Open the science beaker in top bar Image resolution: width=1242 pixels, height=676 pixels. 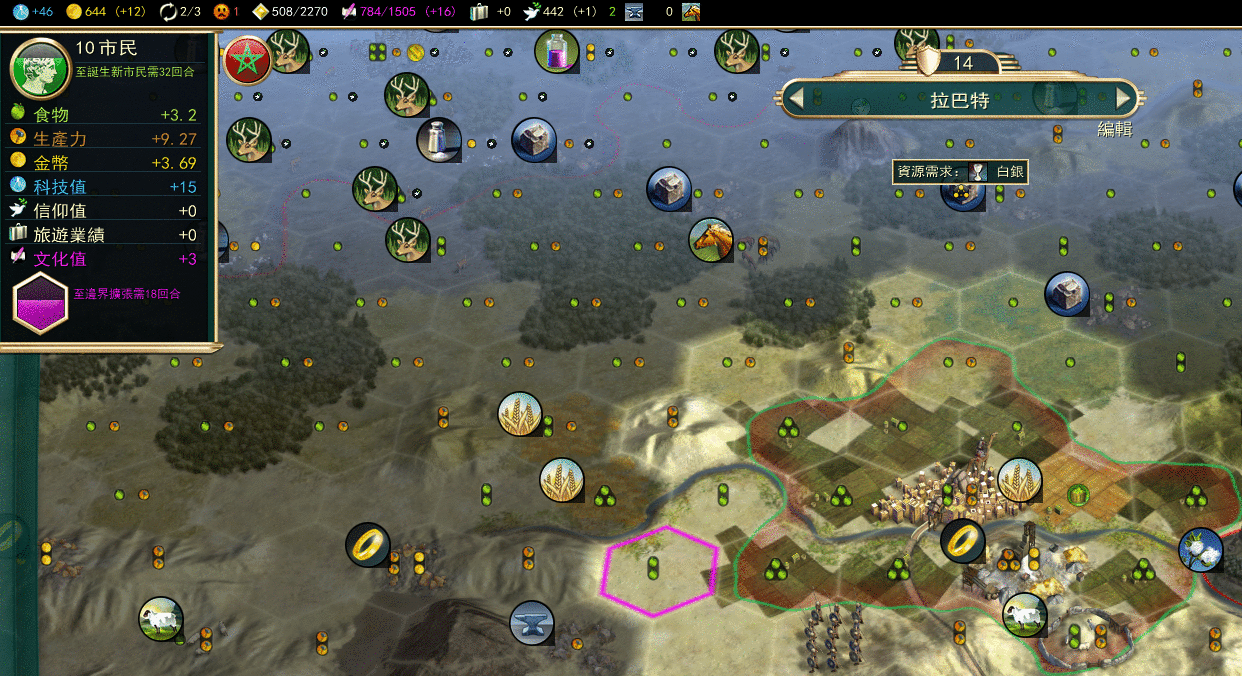(20, 12)
